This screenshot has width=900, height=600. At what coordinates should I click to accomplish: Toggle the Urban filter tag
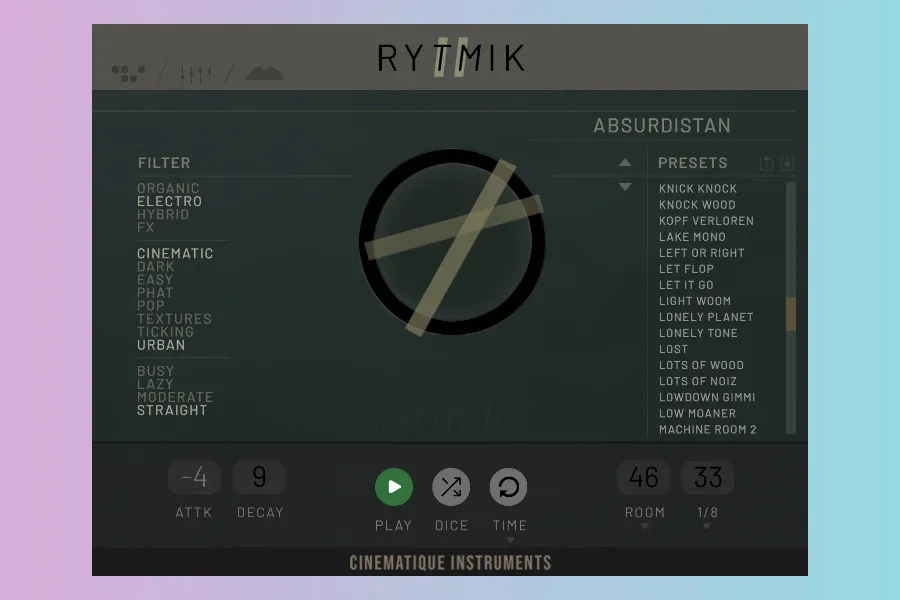point(161,345)
